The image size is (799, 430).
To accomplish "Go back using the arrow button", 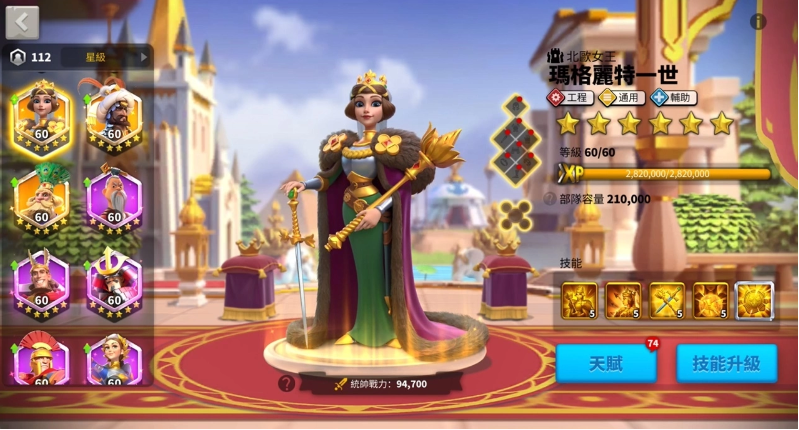I will pos(22,21).
